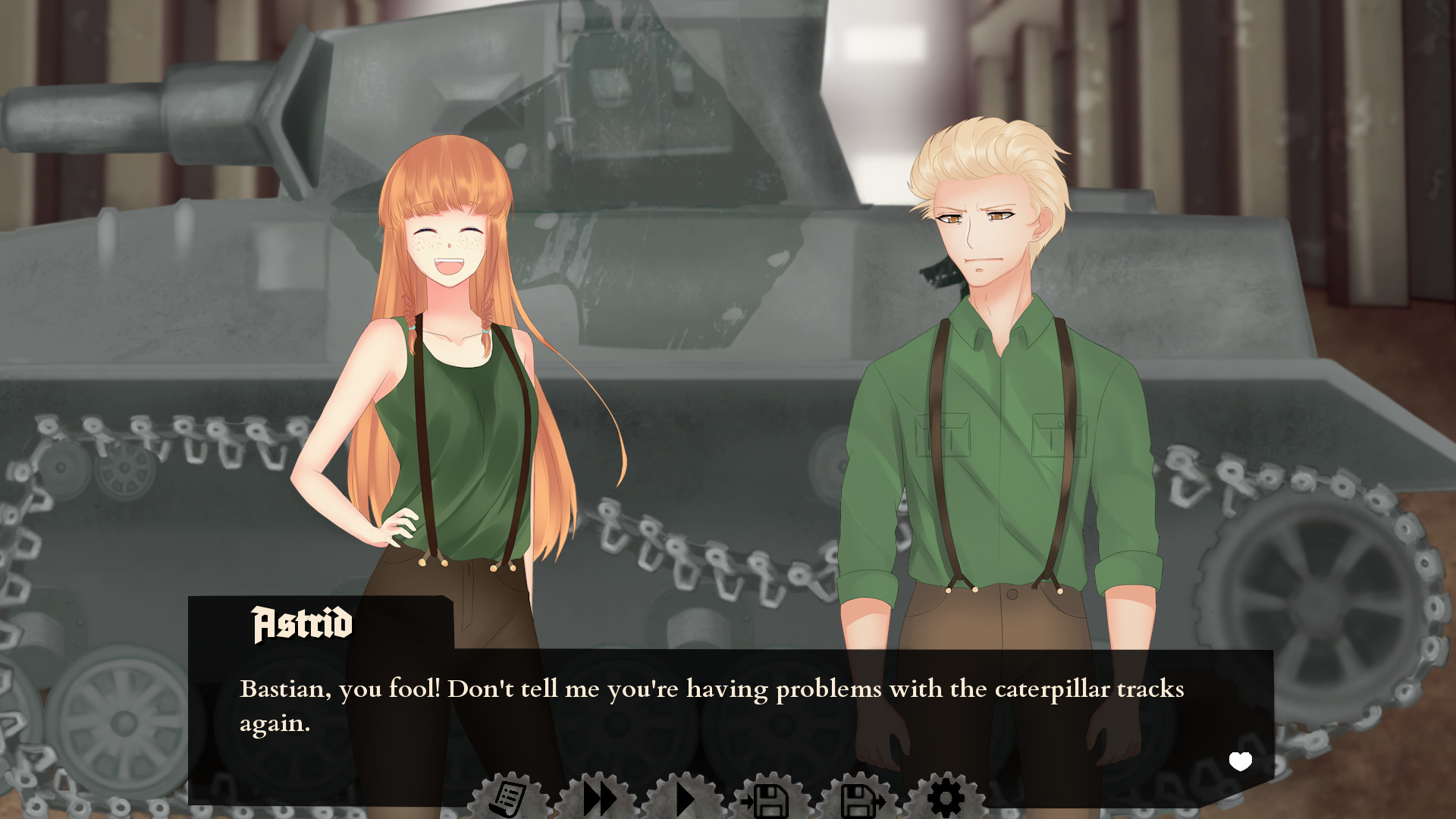This screenshot has width=1456, height=819.
Task: Click Astrid's name plate banner
Action: click(x=301, y=624)
